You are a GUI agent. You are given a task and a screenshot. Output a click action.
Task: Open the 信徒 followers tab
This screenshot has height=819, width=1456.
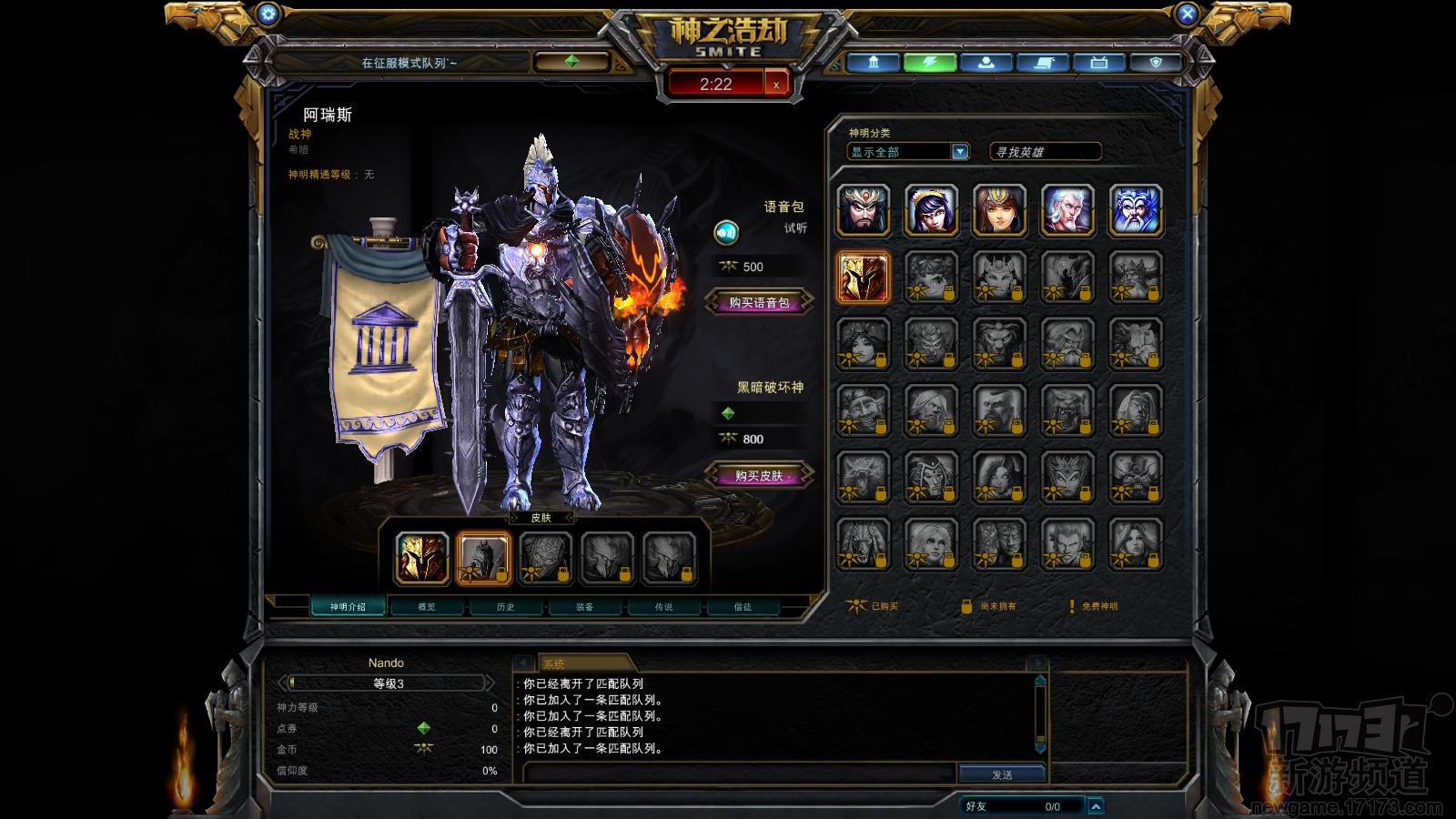[743, 607]
